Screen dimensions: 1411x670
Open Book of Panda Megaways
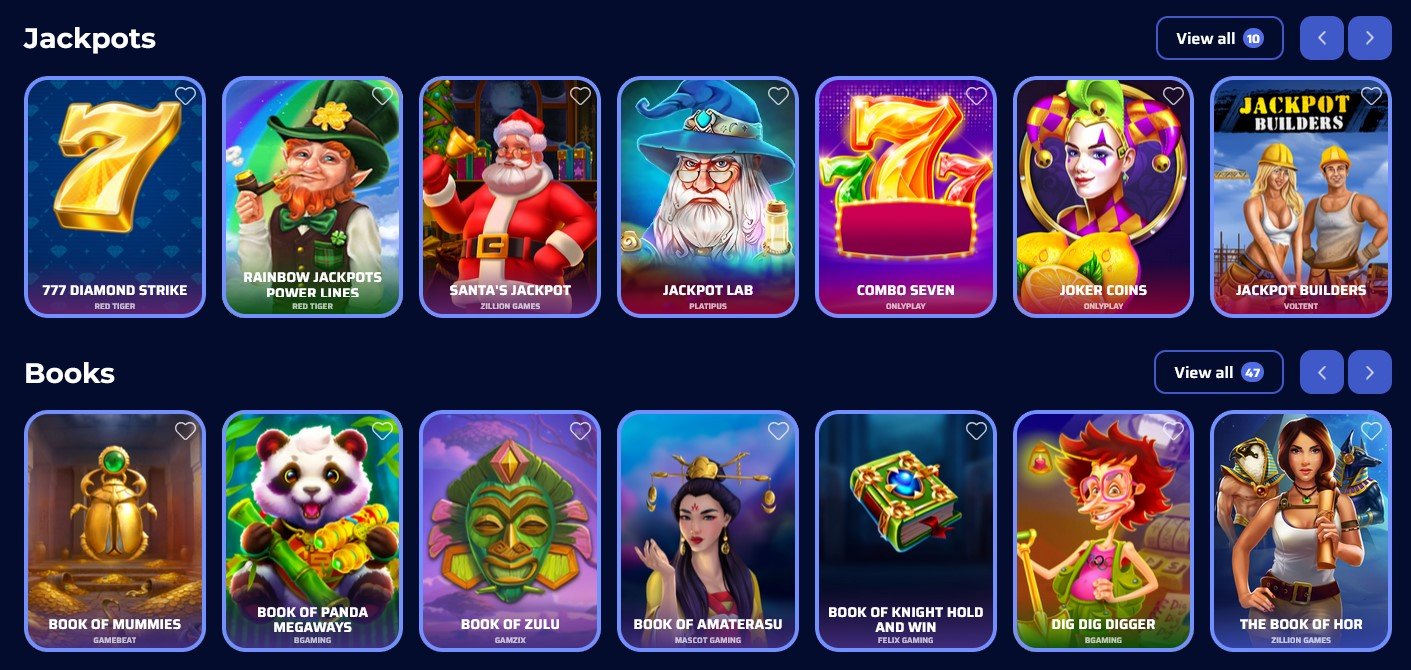click(312, 531)
